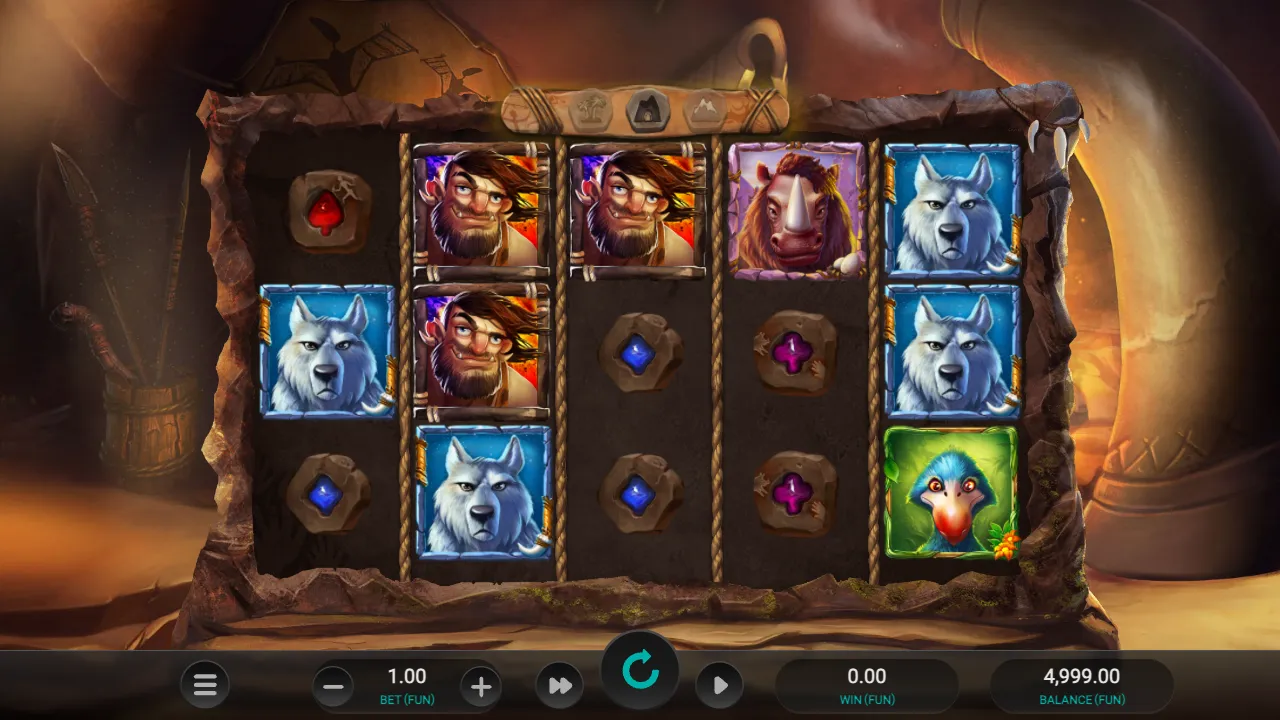This screenshot has height=720, width=1280.
Task: Open the hamburger menu
Action: pos(205,686)
